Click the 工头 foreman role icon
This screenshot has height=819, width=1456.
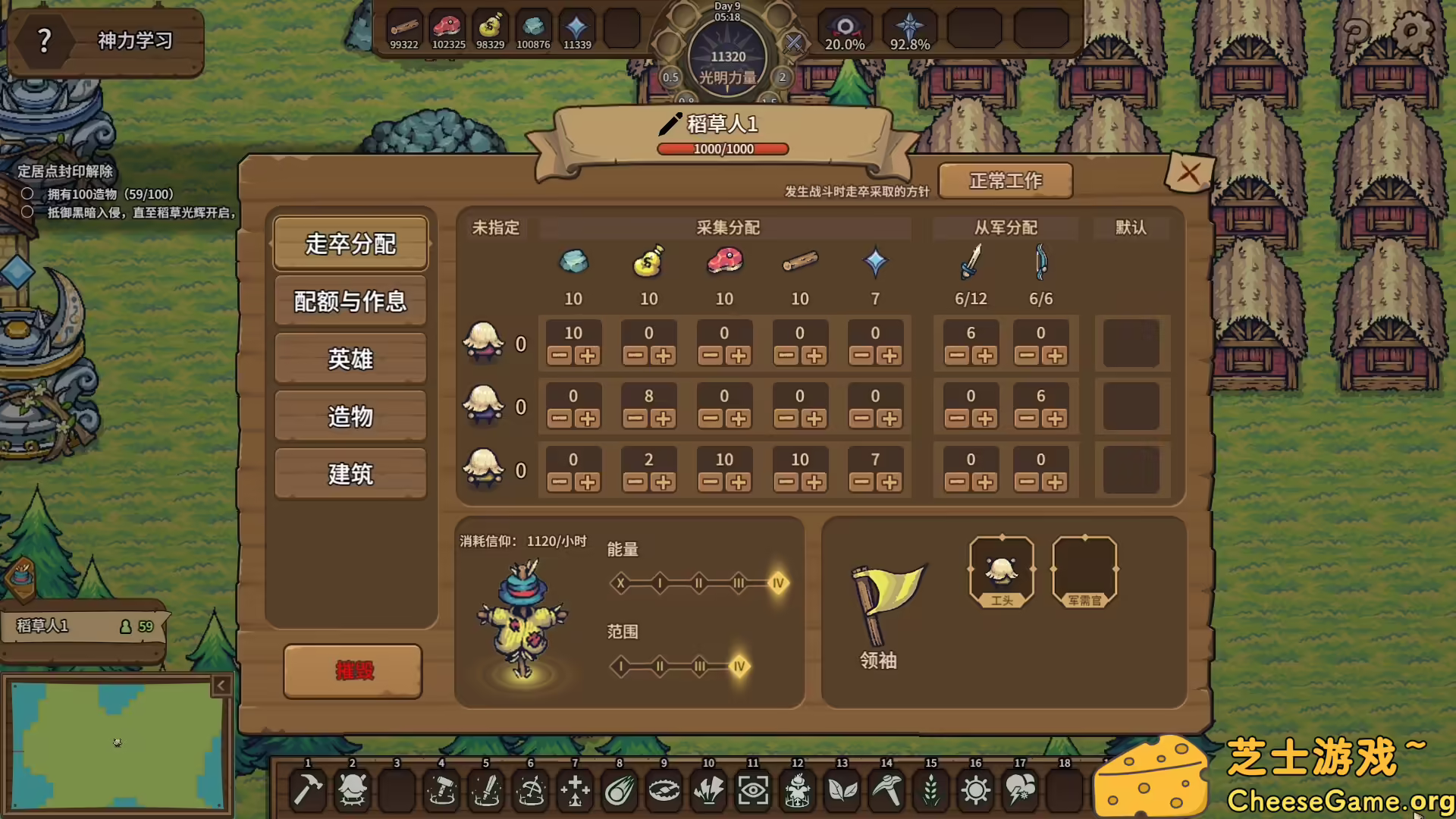[1000, 569]
